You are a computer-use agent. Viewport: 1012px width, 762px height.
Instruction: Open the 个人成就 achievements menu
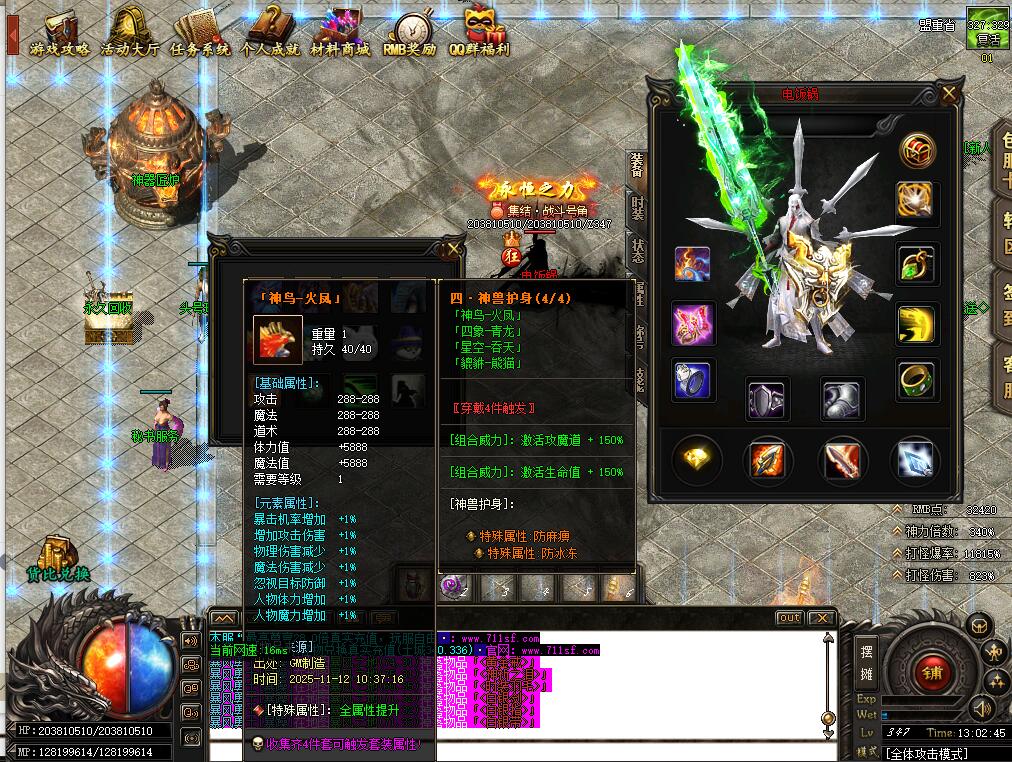pyautogui.click(x=270, y=33)
